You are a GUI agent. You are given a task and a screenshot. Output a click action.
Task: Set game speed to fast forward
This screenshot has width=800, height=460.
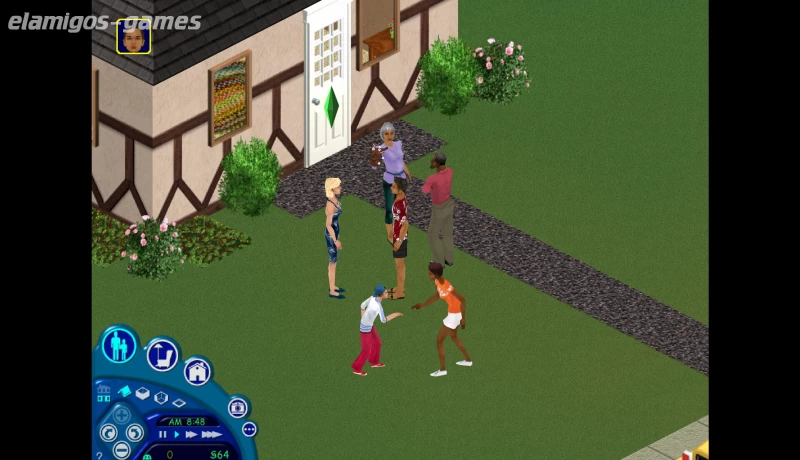191,435
